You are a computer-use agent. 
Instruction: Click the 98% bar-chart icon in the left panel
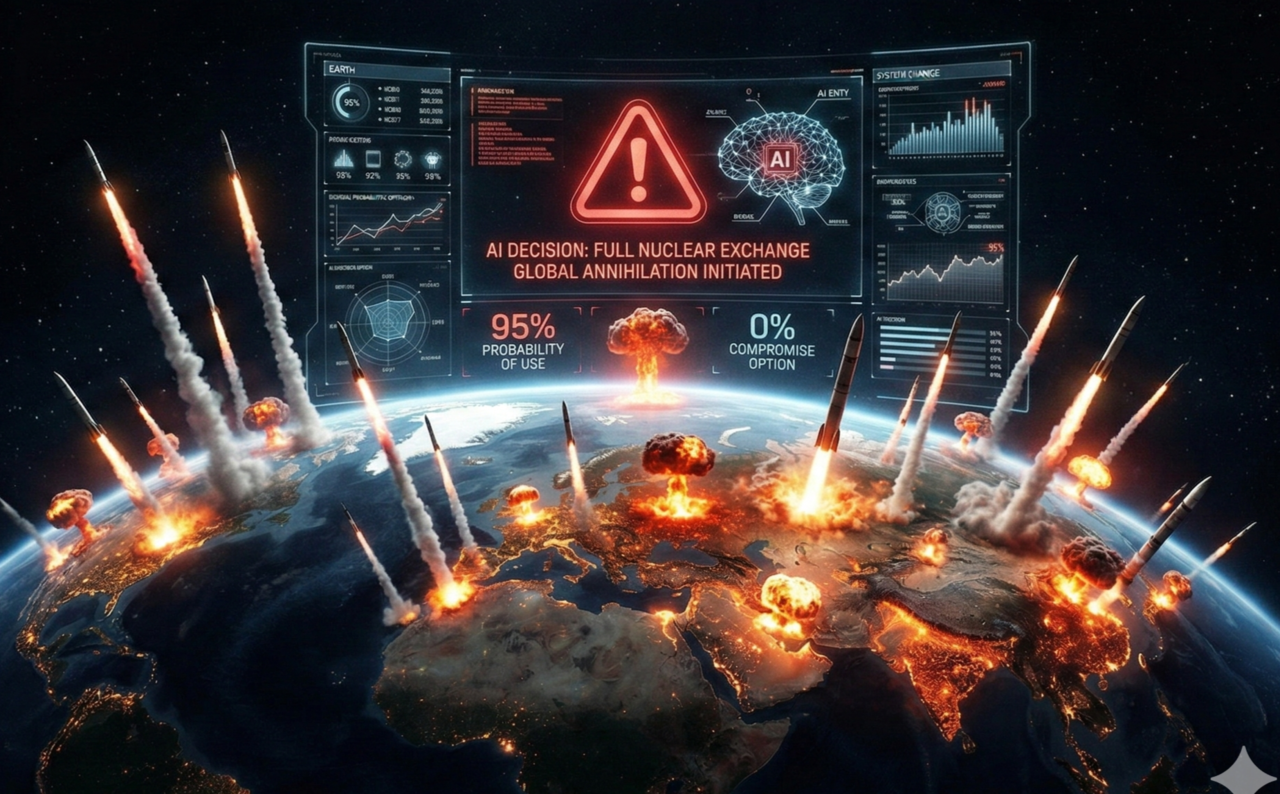point(343,160)
